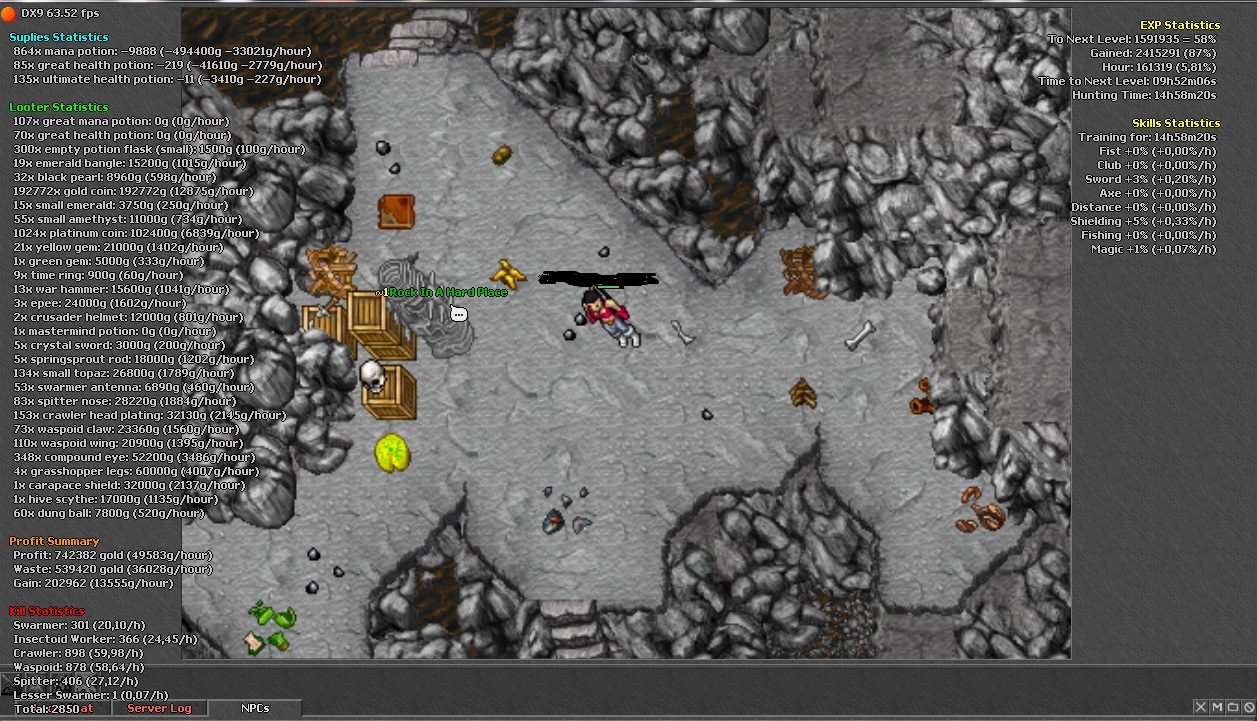Open the channel list folder button
Screen dimensions: 1257x721
click(1233, 708)
